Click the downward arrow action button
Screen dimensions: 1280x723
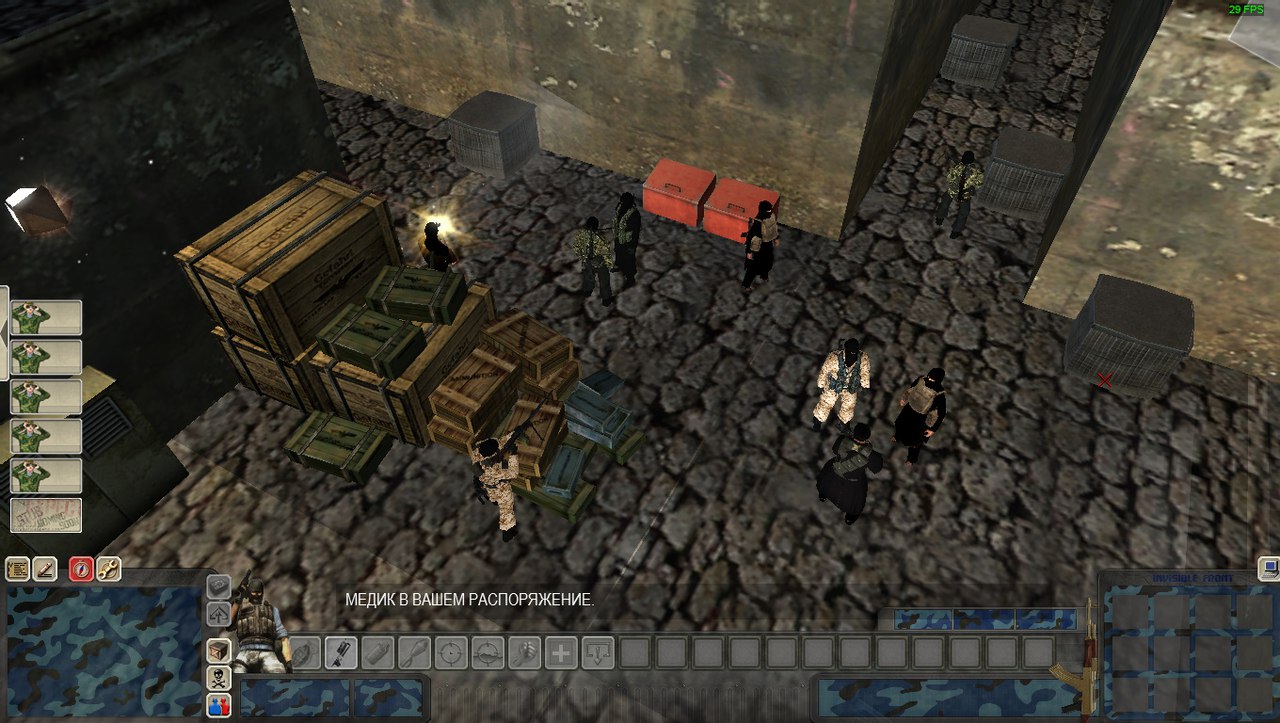coord(598,653)
